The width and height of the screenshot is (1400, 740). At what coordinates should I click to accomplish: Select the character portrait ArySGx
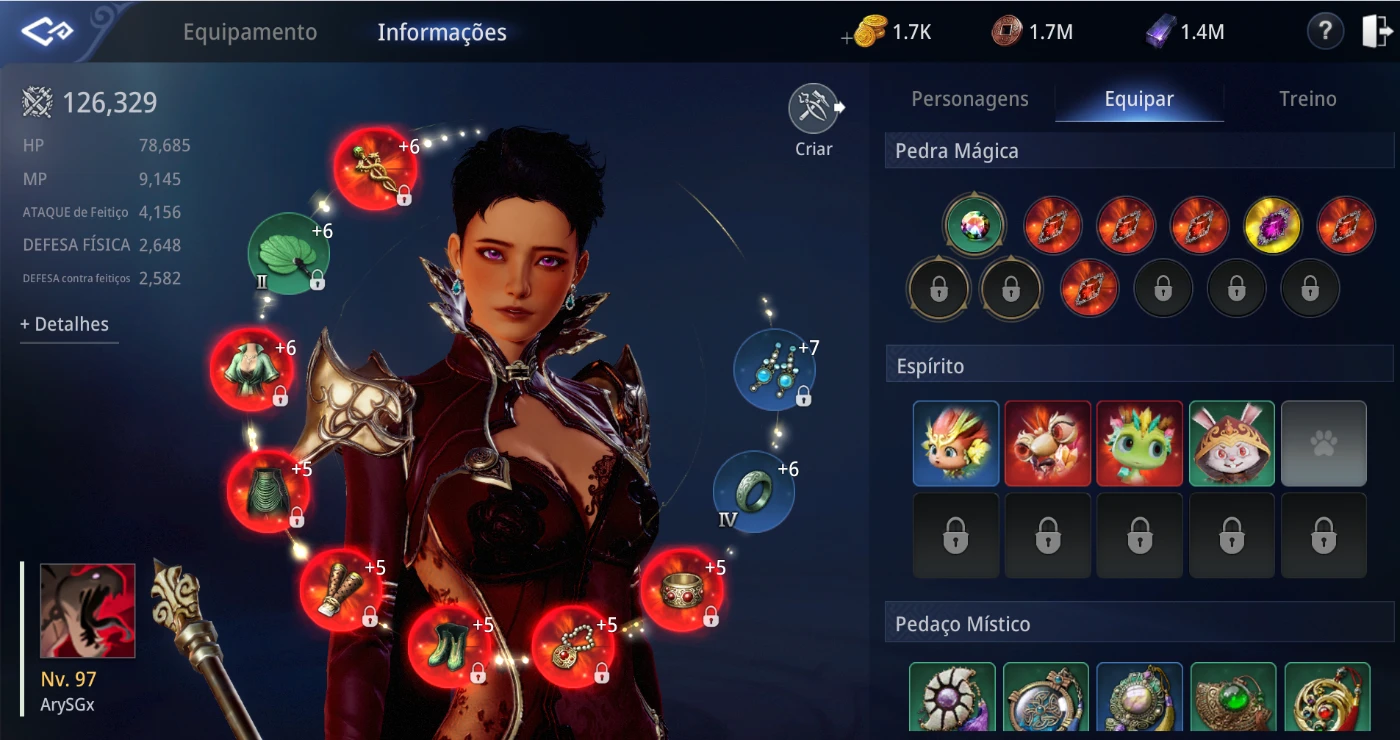pyautogui.click(x=87, y=611)
